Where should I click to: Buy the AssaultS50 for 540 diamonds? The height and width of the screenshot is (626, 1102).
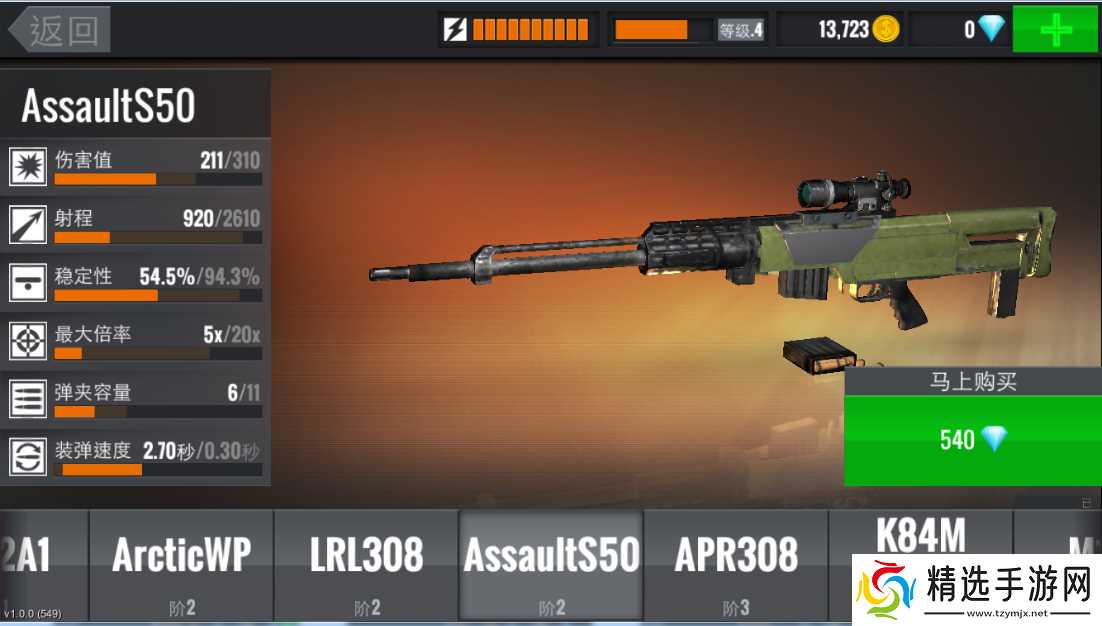click(972, 439)
